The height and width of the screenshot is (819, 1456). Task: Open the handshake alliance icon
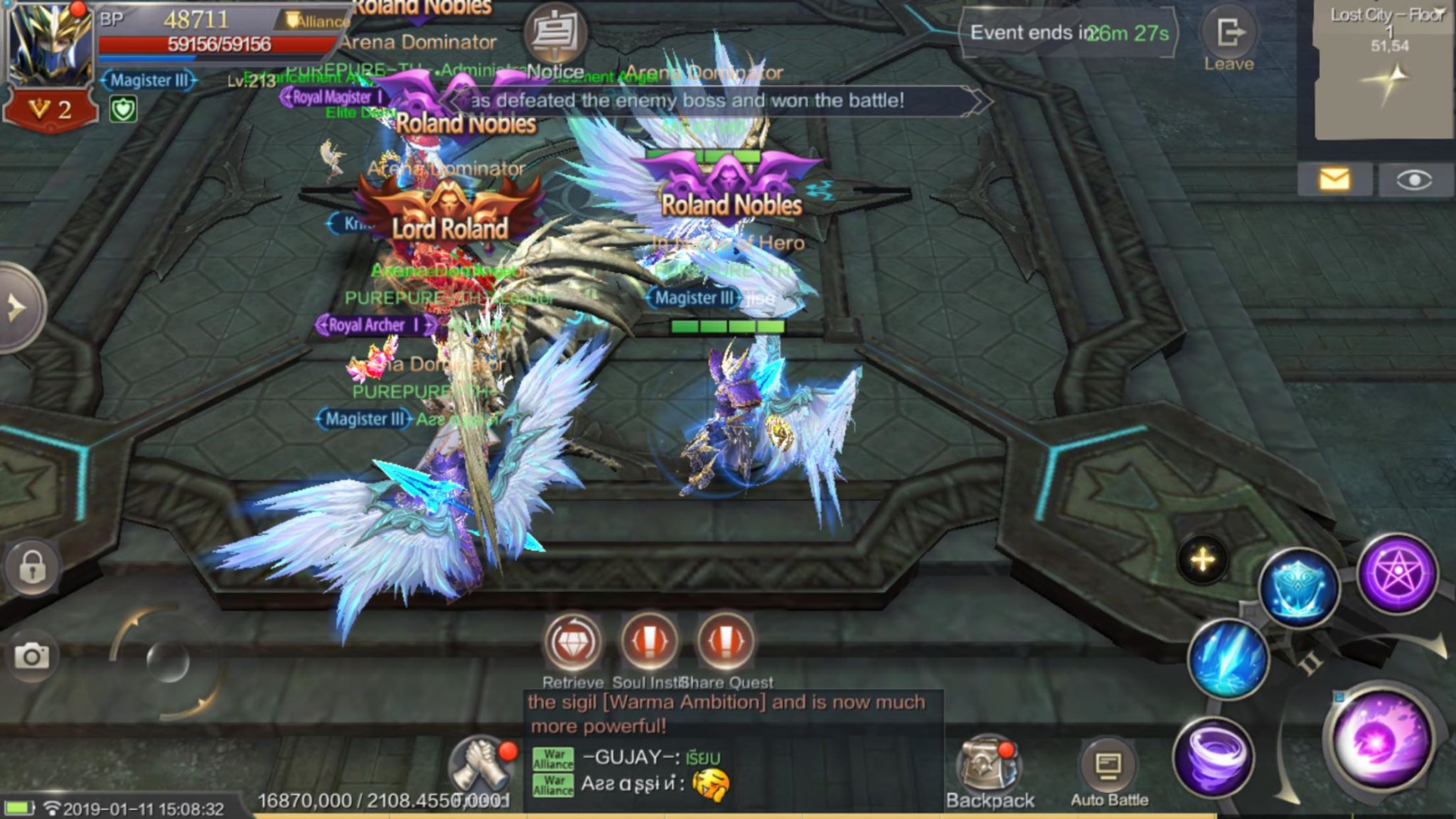coord(481,768)
